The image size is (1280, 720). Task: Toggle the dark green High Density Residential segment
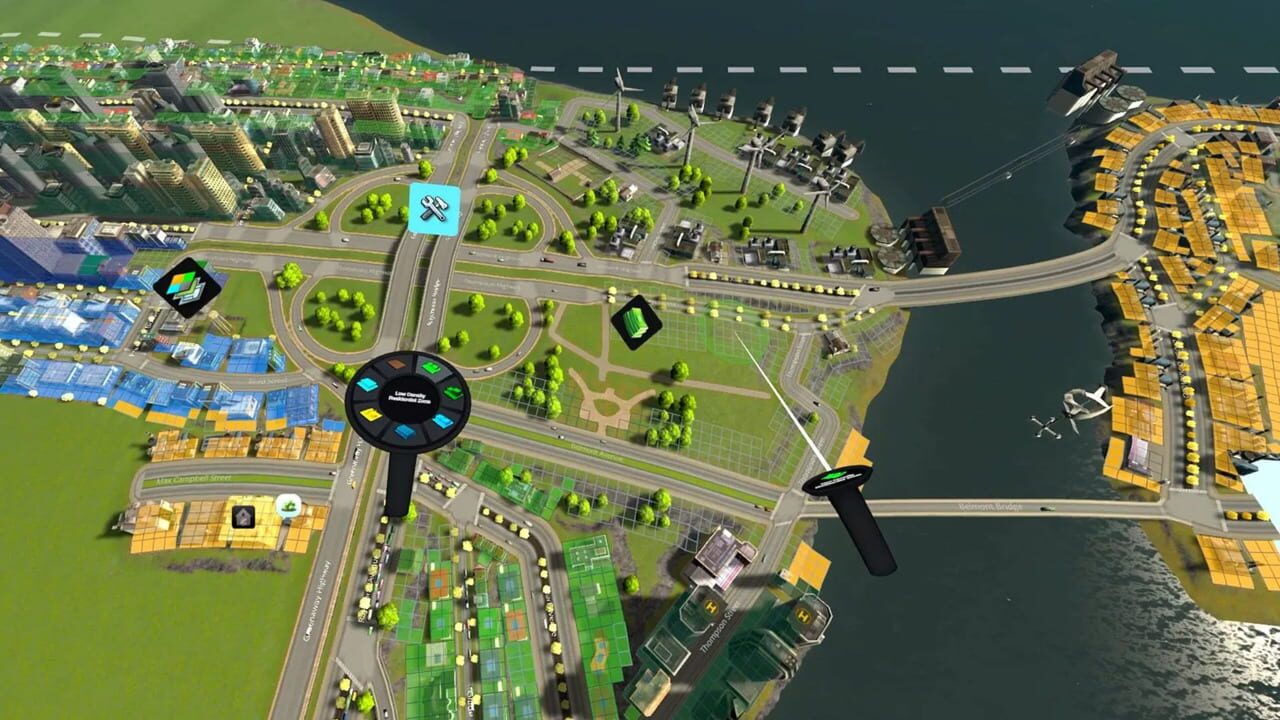tap(454, 393)
